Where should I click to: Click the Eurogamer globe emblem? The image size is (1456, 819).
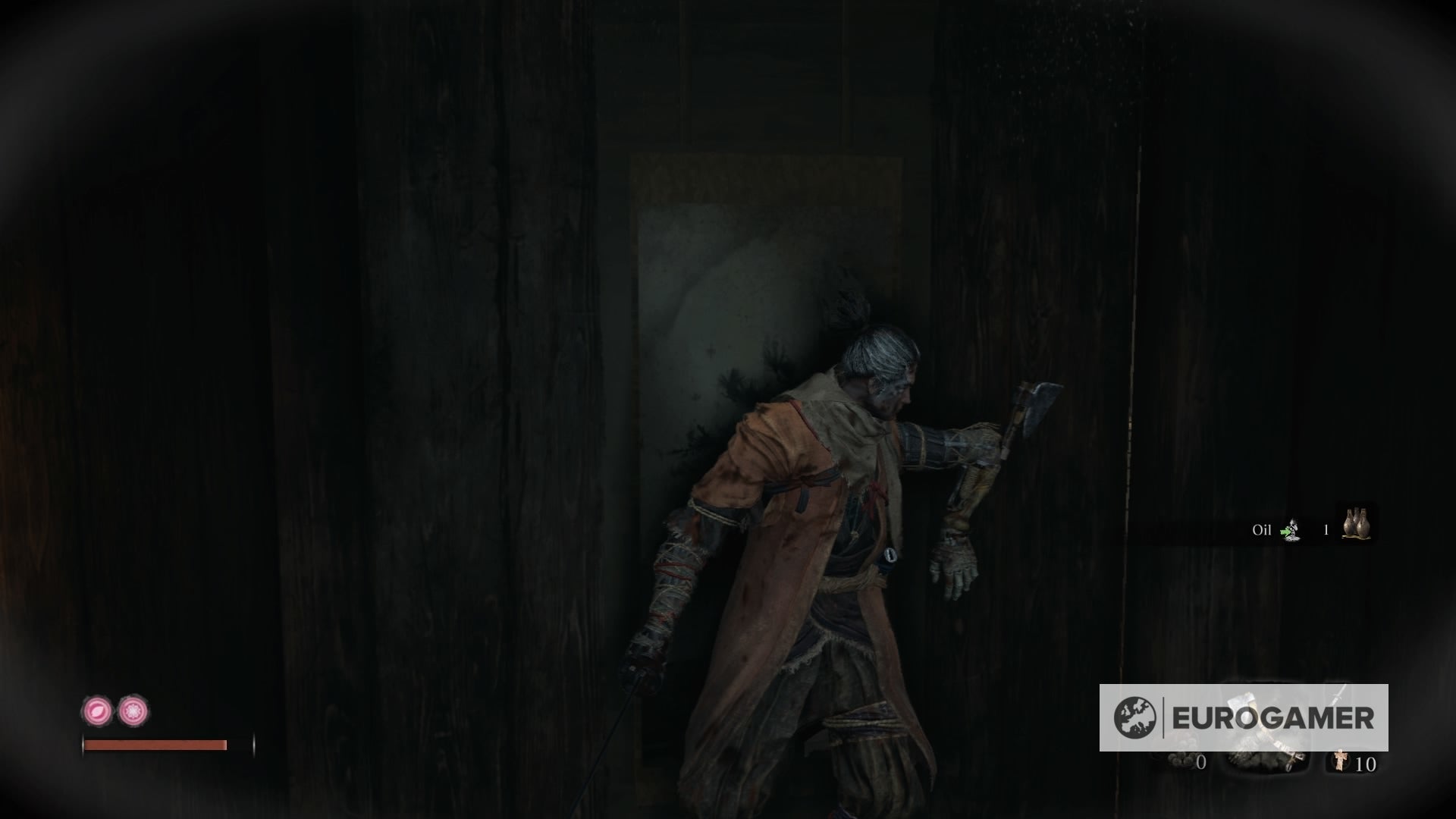1136,716
